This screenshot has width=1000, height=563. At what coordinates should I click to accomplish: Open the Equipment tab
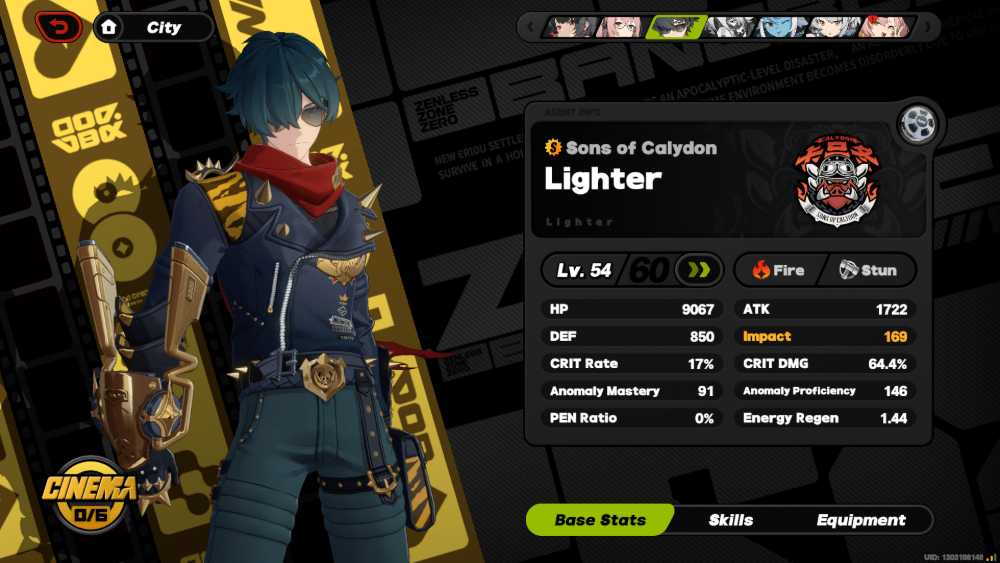861,520
